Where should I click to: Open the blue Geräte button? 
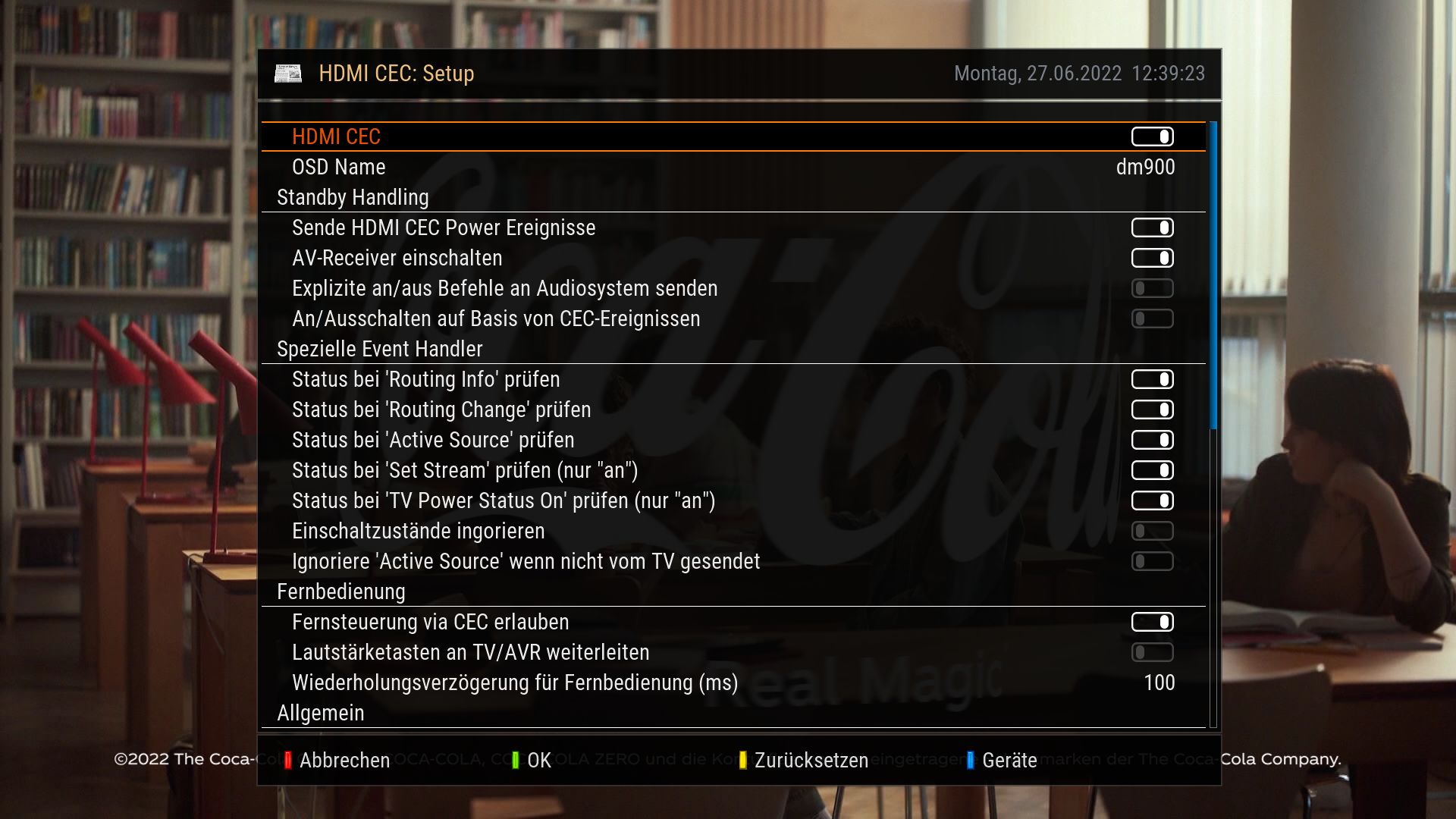point(1002,760)
